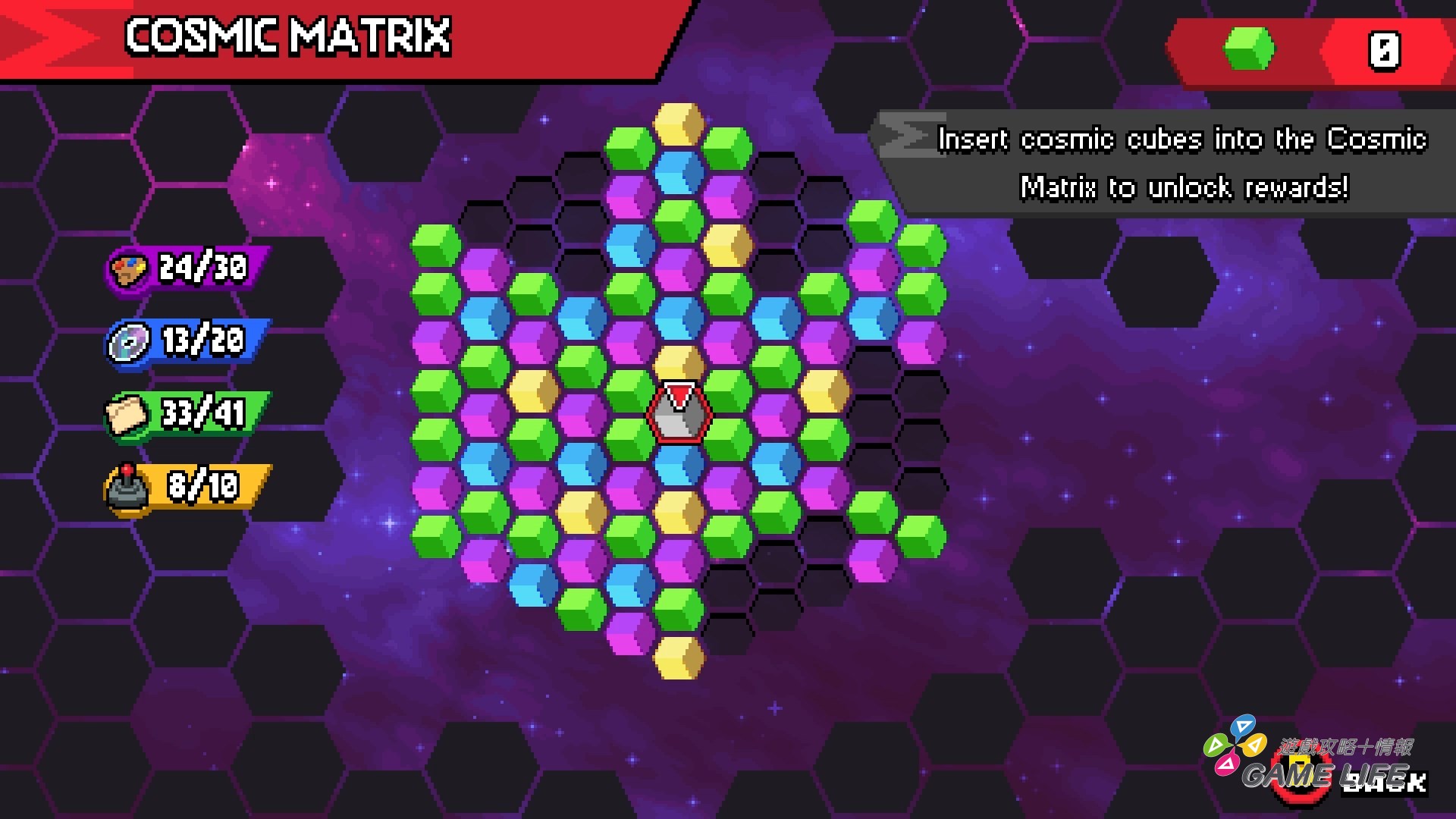Click the yellow cube at the top of the matrix
This screenshot has height=819, width=1456.
[x=679, y=125]
